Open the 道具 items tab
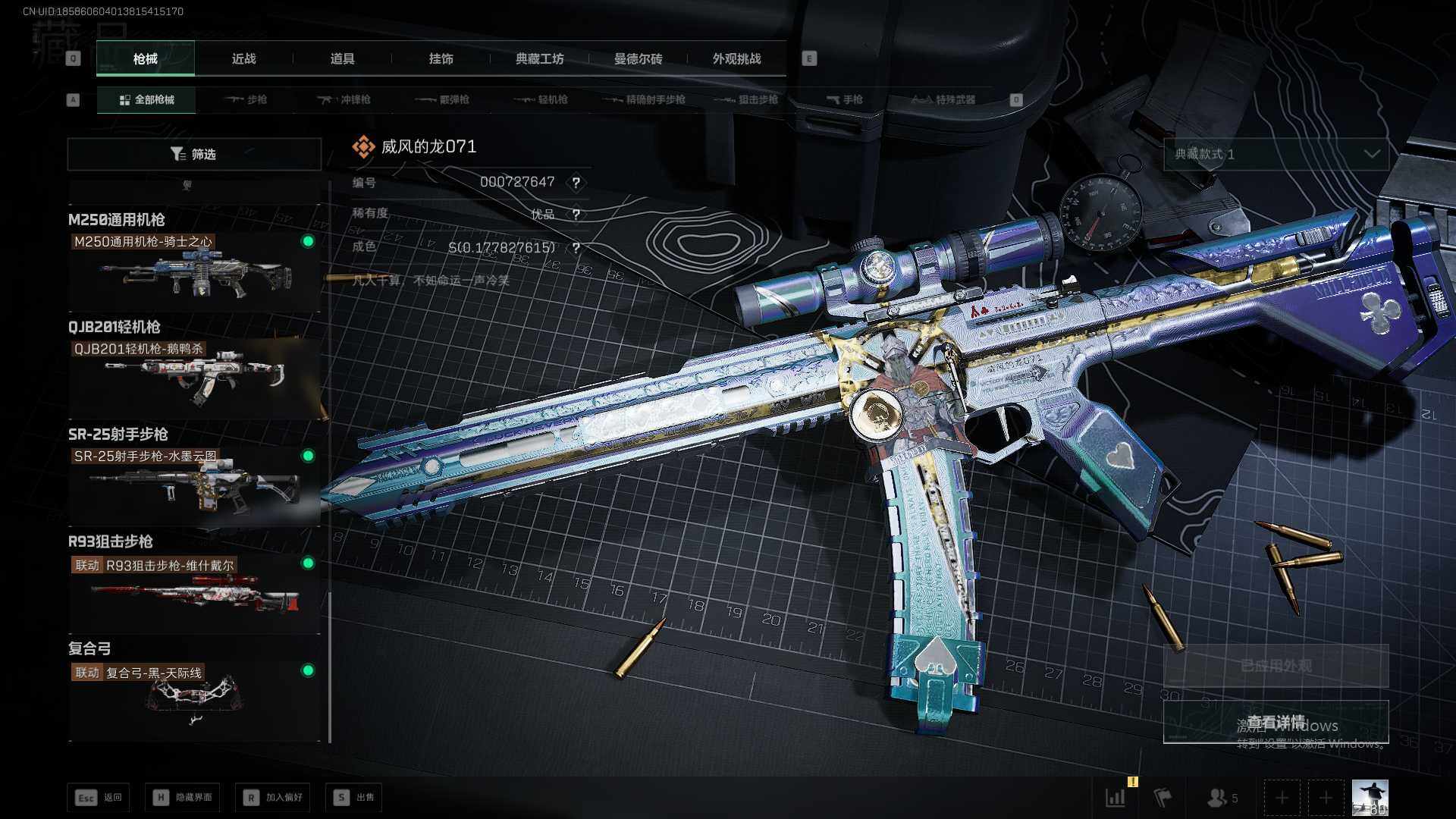The height and width of the screenshot is (819, 1456). point(342,58)
